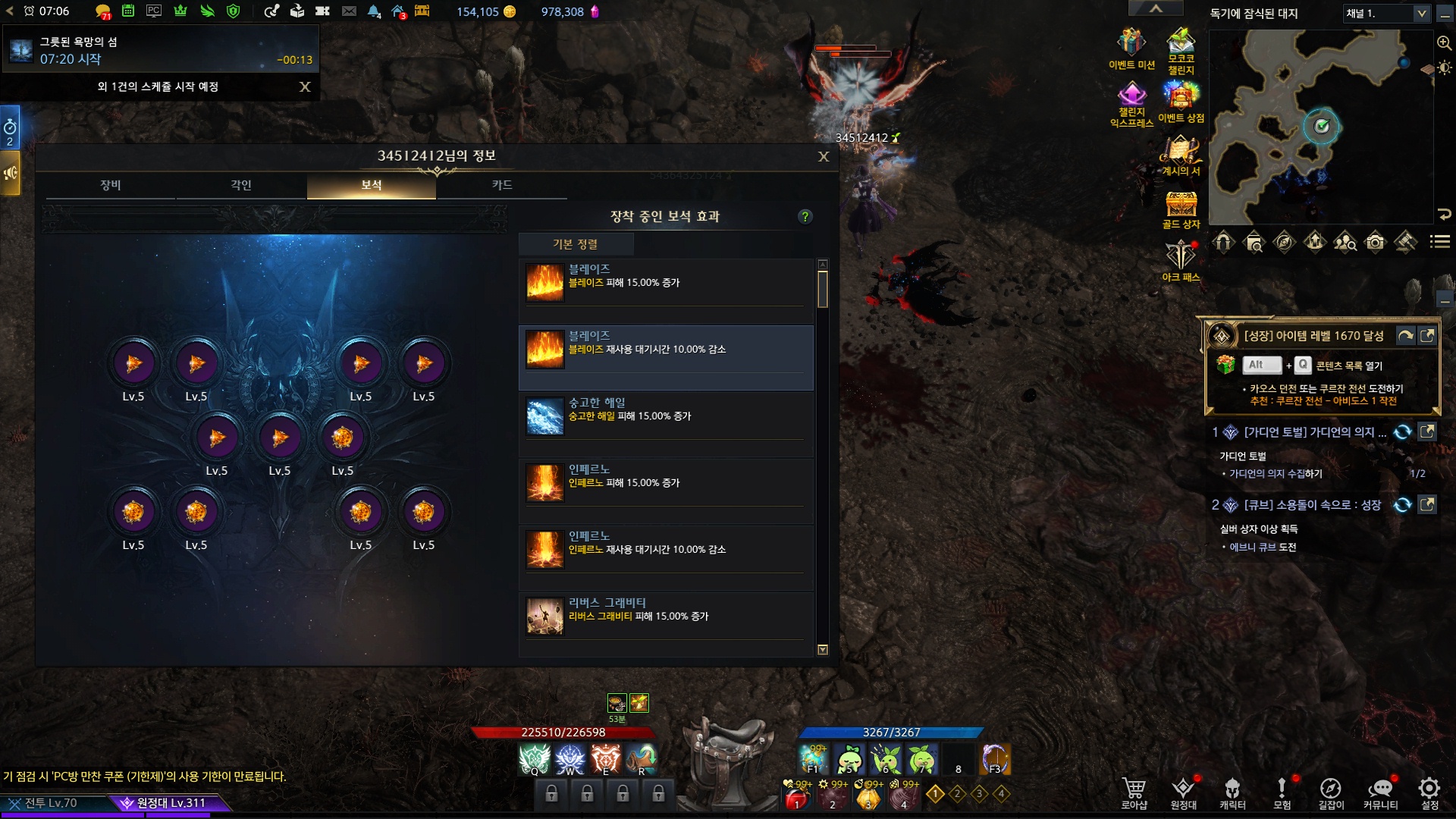Open the 이벤트 미션 icon

click(1131, 47)
